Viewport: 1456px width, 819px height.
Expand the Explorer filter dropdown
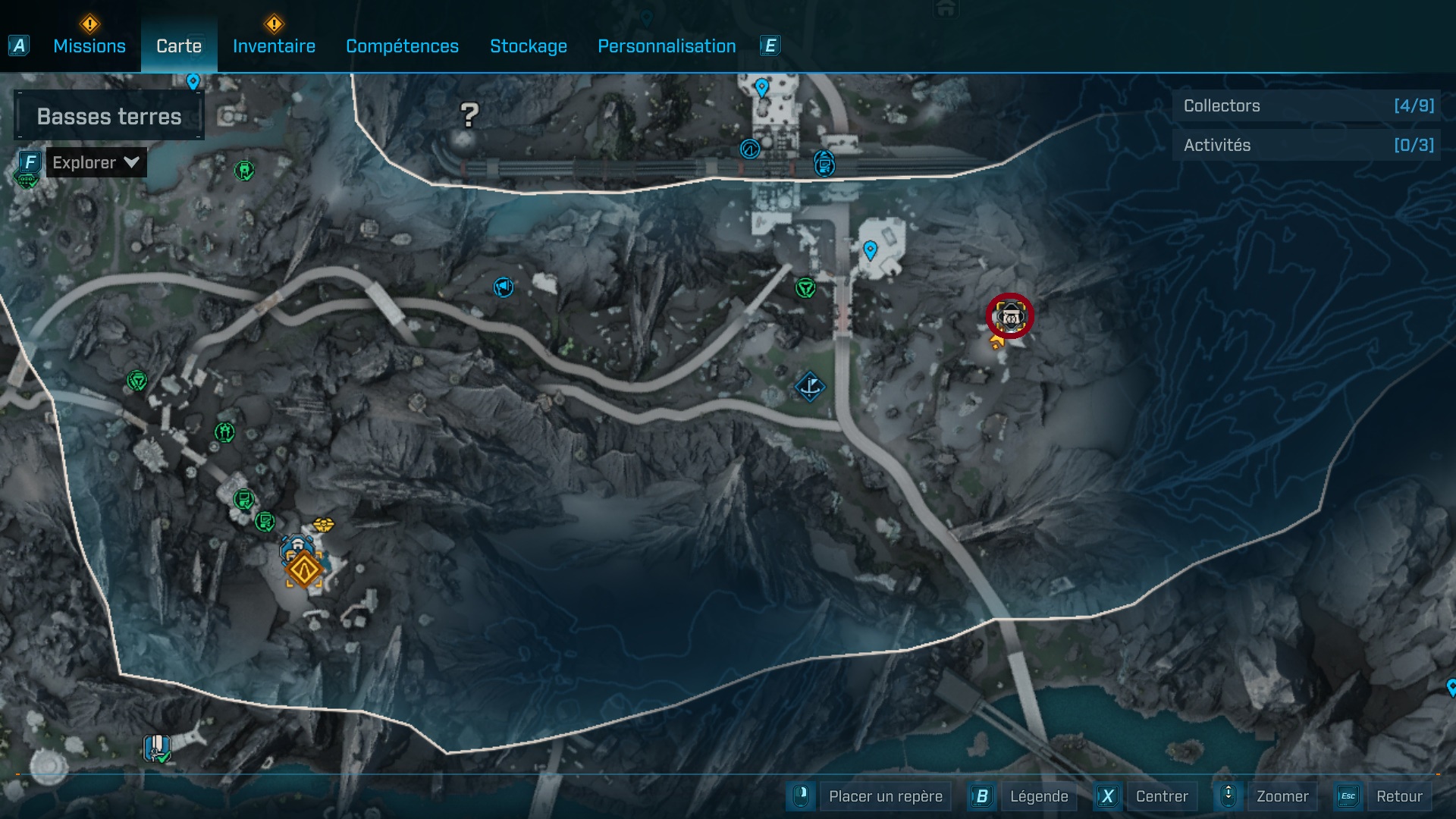(96, 162)
